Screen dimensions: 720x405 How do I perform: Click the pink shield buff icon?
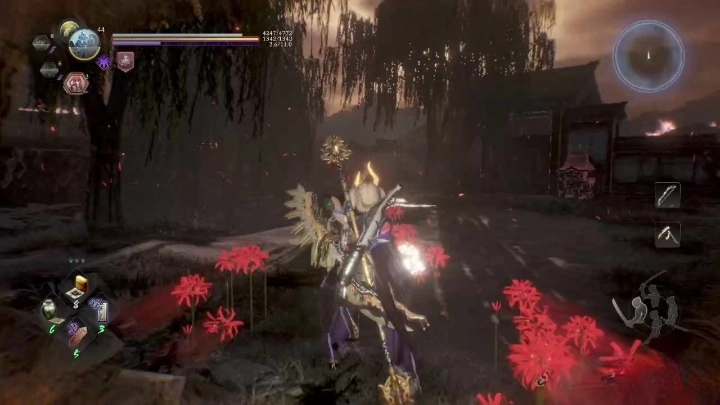[x=125, y=62]
